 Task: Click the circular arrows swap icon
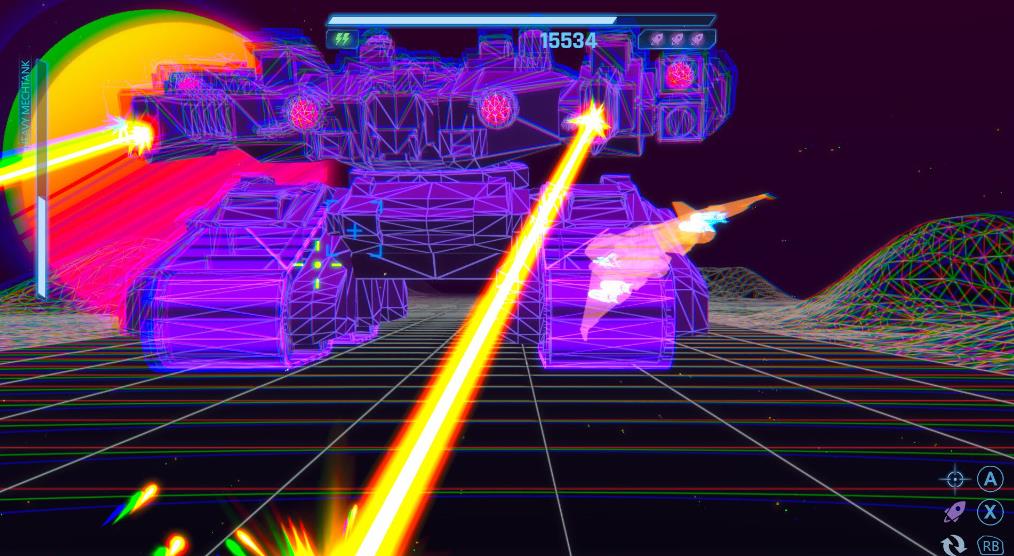click(x=955, y=544)
